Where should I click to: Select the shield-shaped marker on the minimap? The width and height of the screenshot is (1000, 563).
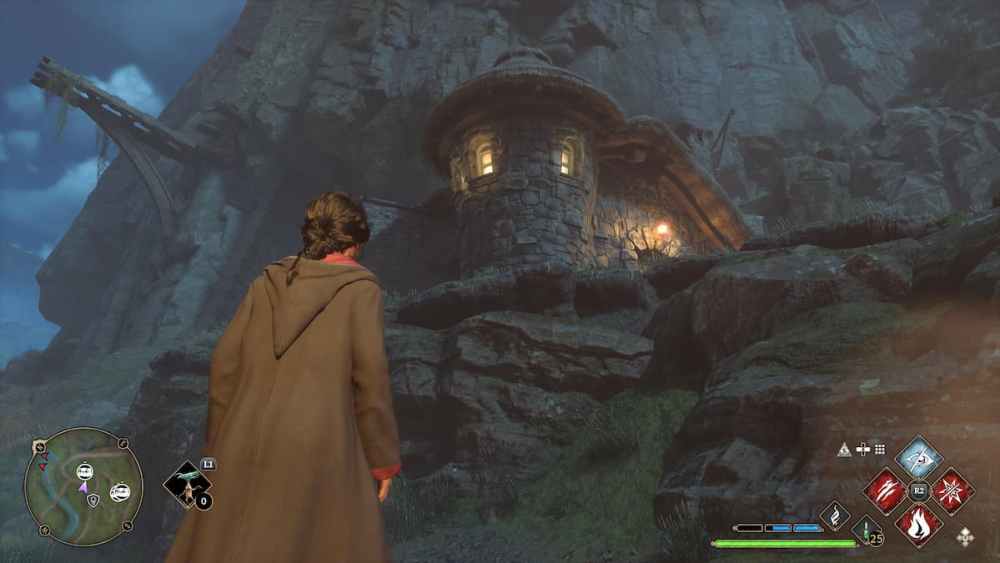pos(93,499)
